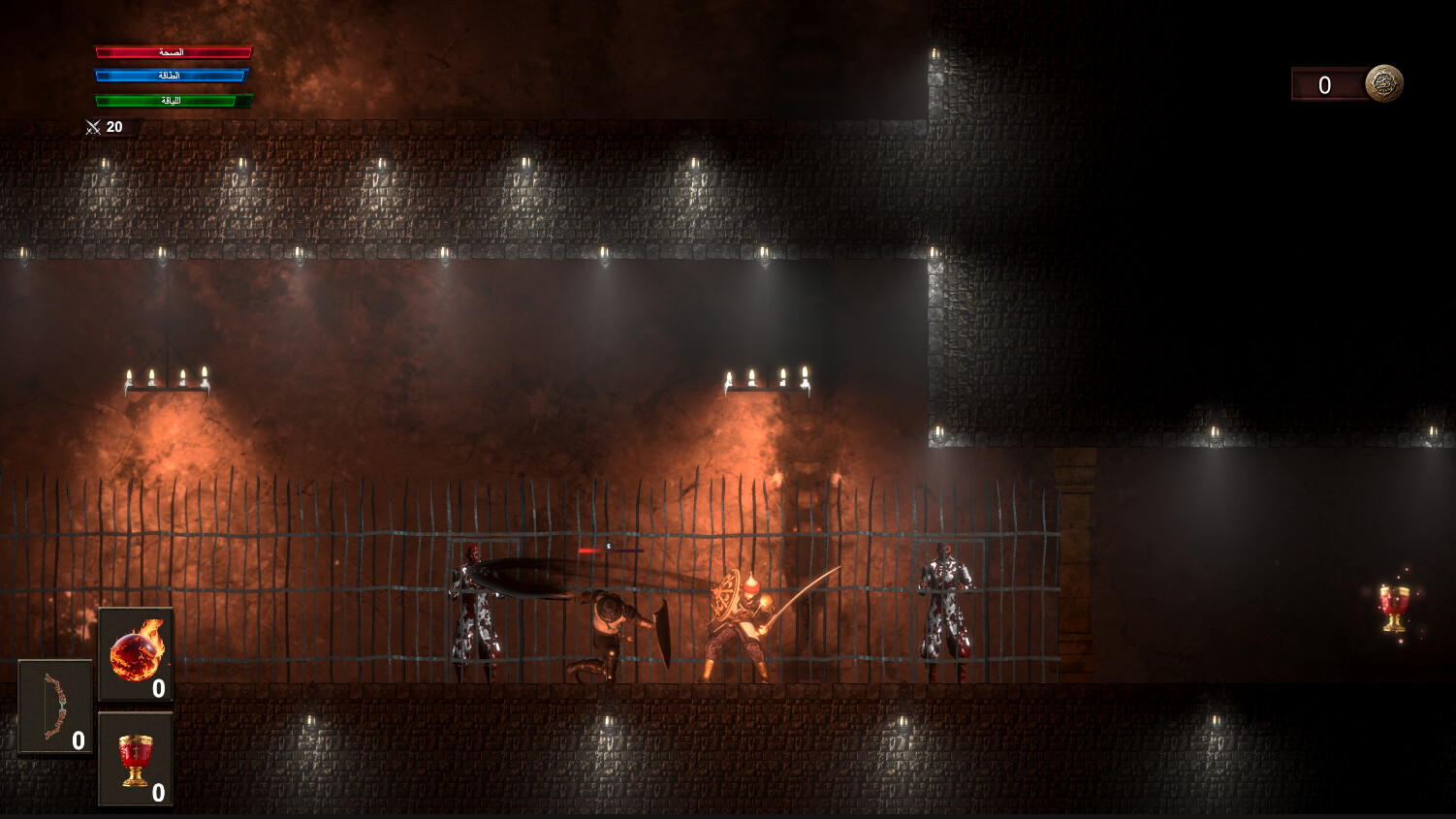
Task: Click the fireball item count zero
Action: pos(157,690)
